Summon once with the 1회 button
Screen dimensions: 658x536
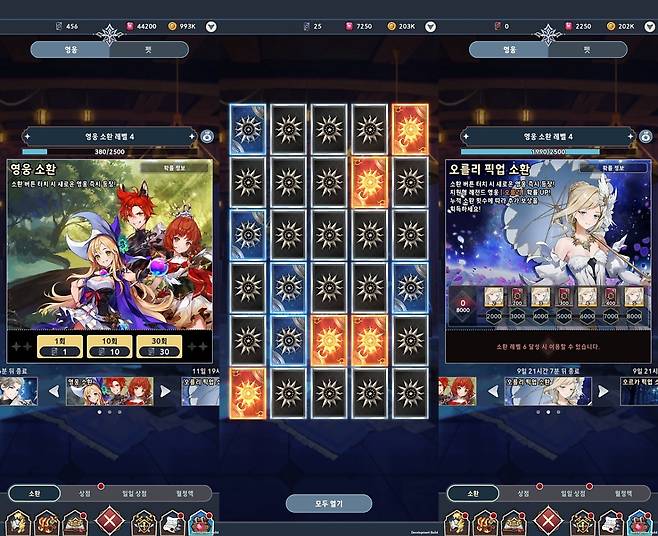tap(54, 345)
